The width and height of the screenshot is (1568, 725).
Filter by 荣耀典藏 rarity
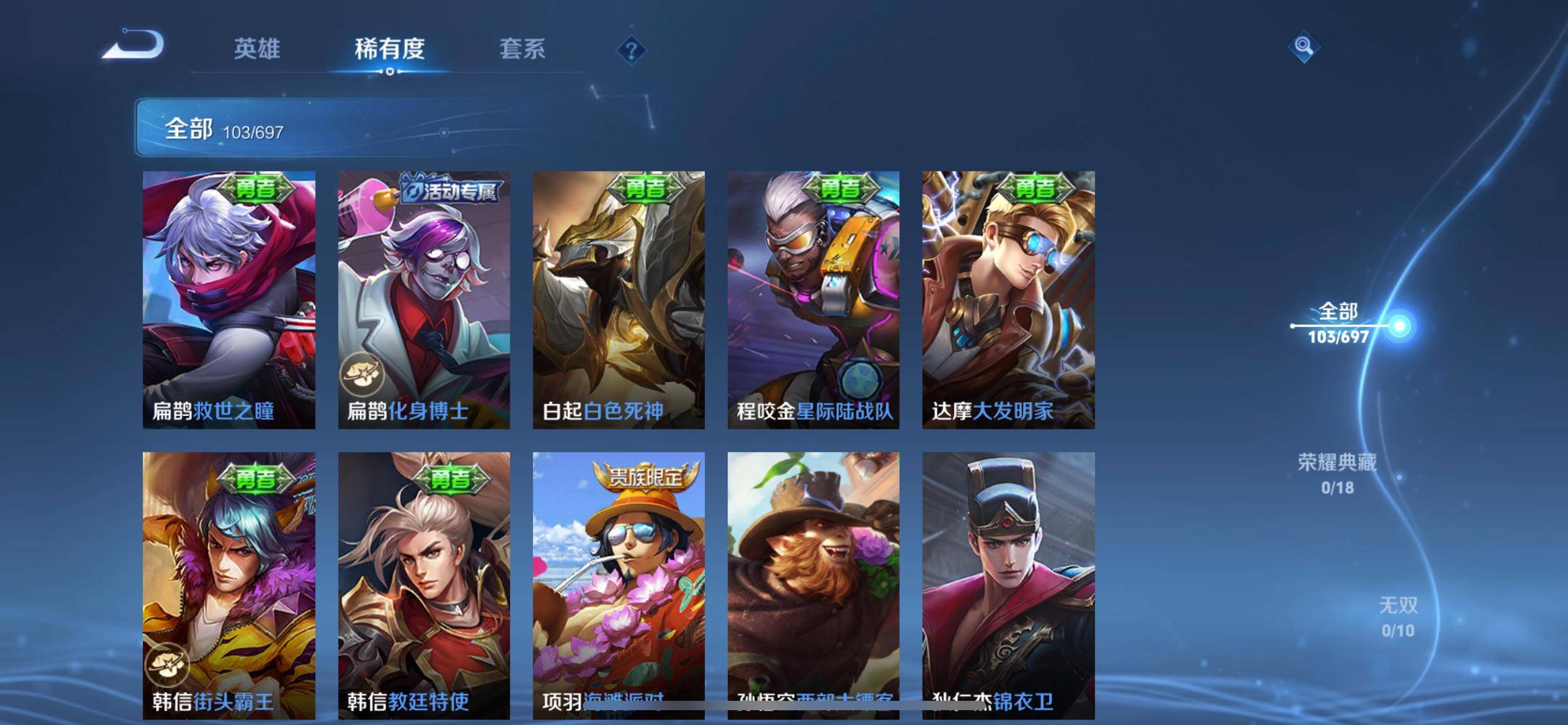[1337, 473]
